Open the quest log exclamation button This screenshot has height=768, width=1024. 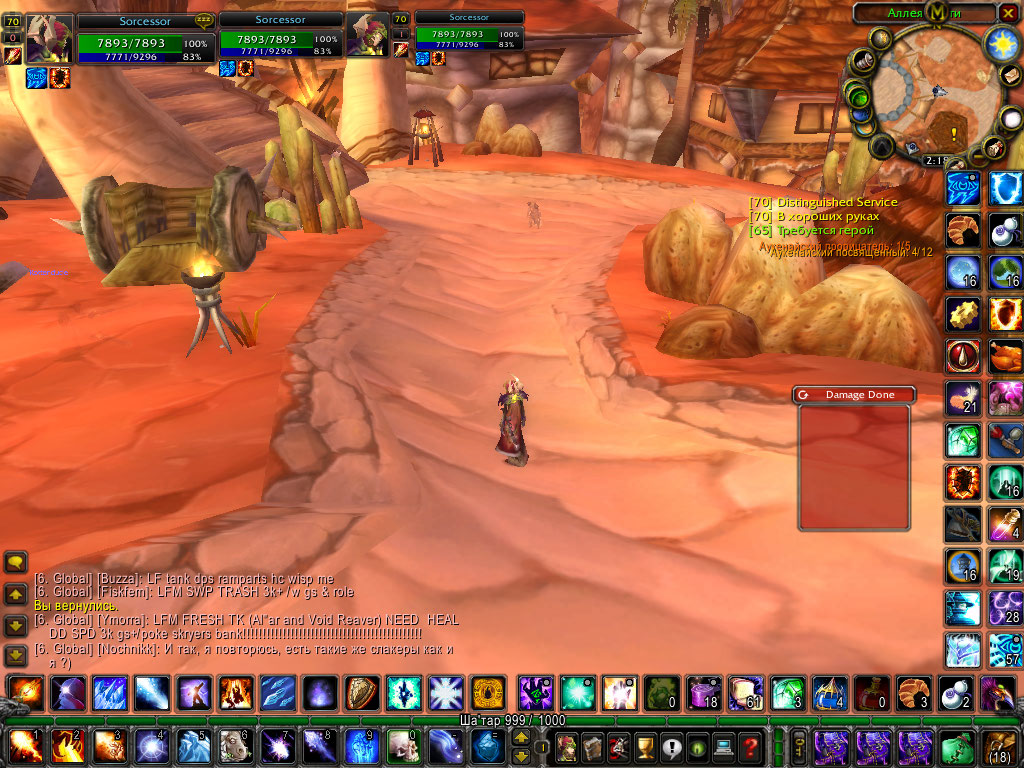pos(671,746)
